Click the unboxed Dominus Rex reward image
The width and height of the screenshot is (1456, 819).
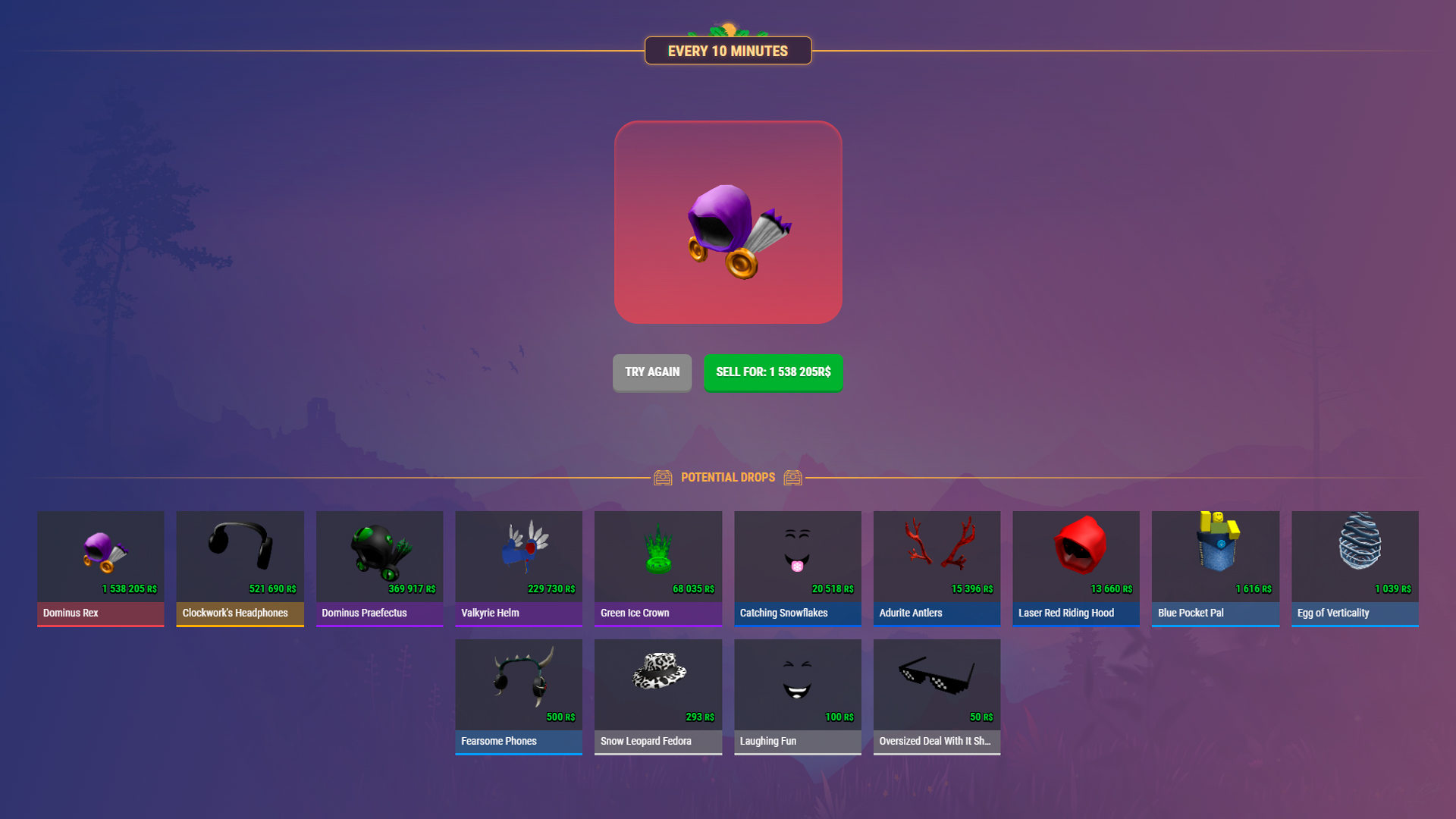tap(728, 222)
